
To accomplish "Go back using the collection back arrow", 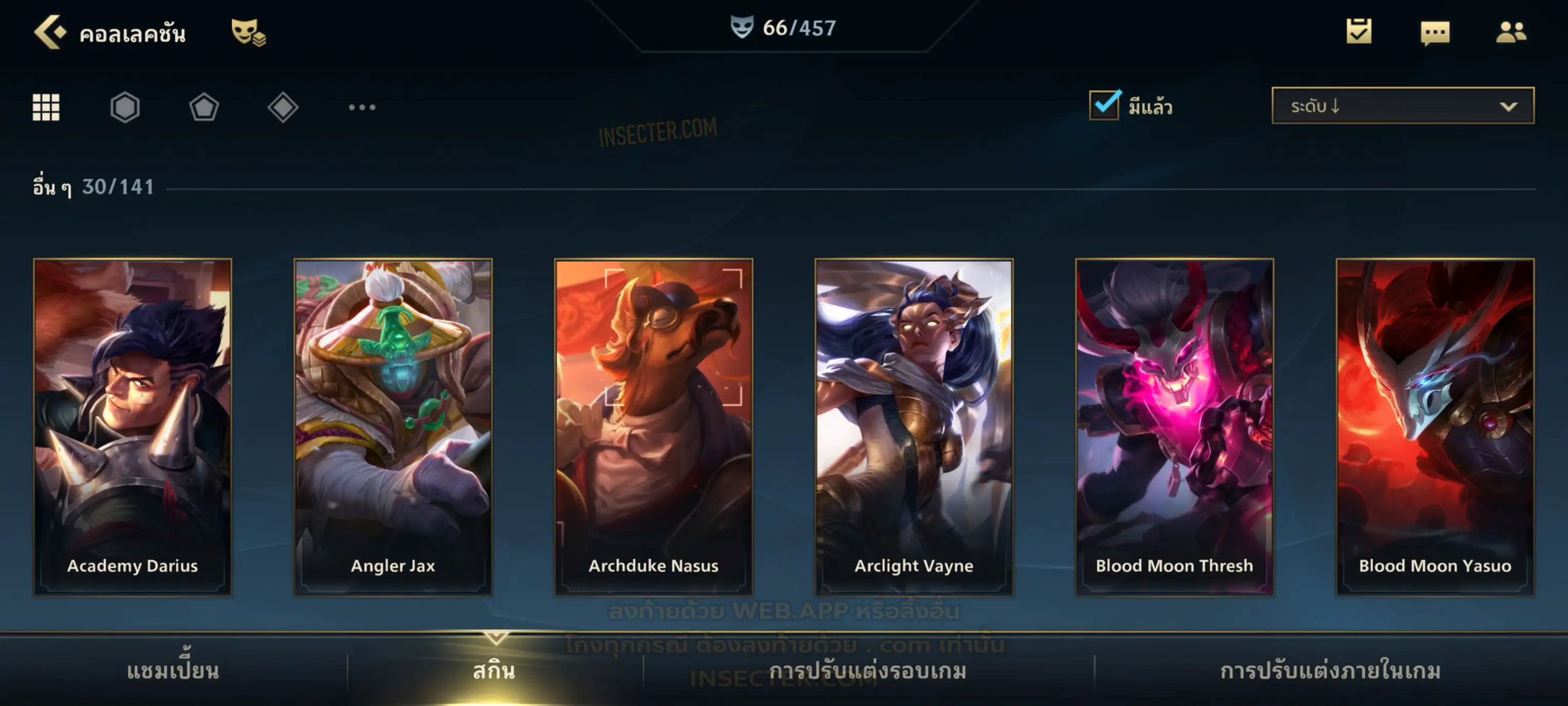I will [50, 32].
